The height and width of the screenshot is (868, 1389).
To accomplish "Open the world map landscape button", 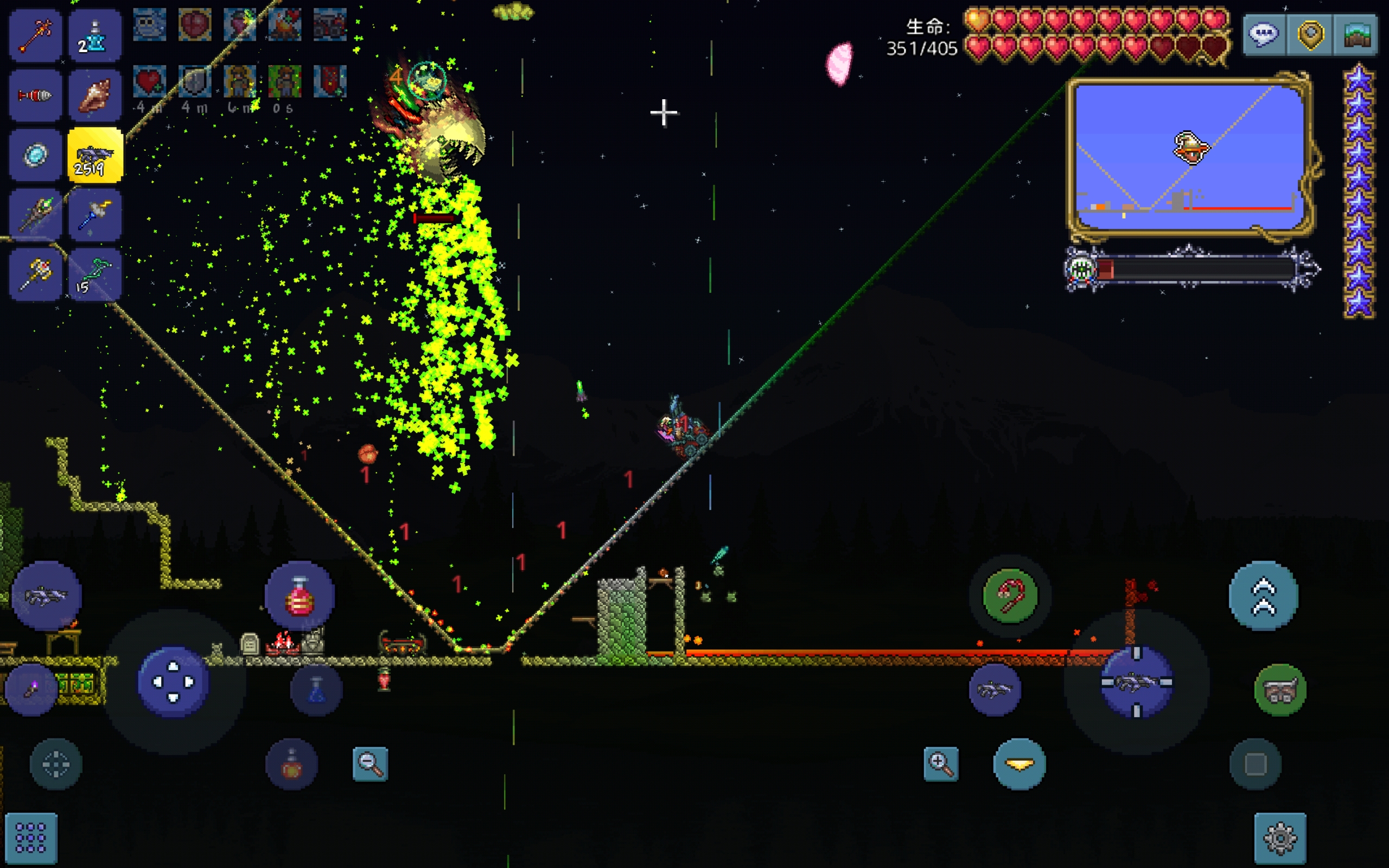I will point(1356,34).
